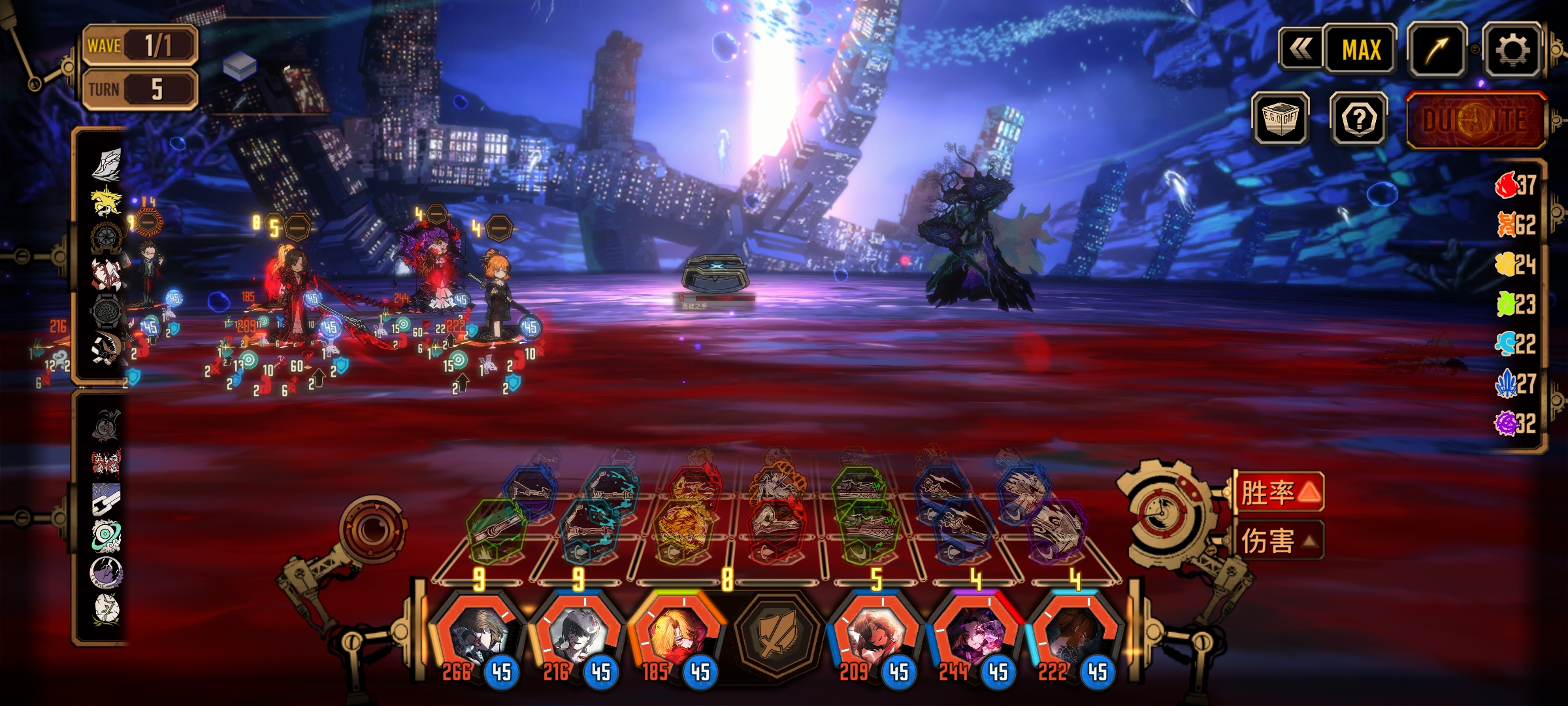Select the sinner portrait with 209 HP

875,634
